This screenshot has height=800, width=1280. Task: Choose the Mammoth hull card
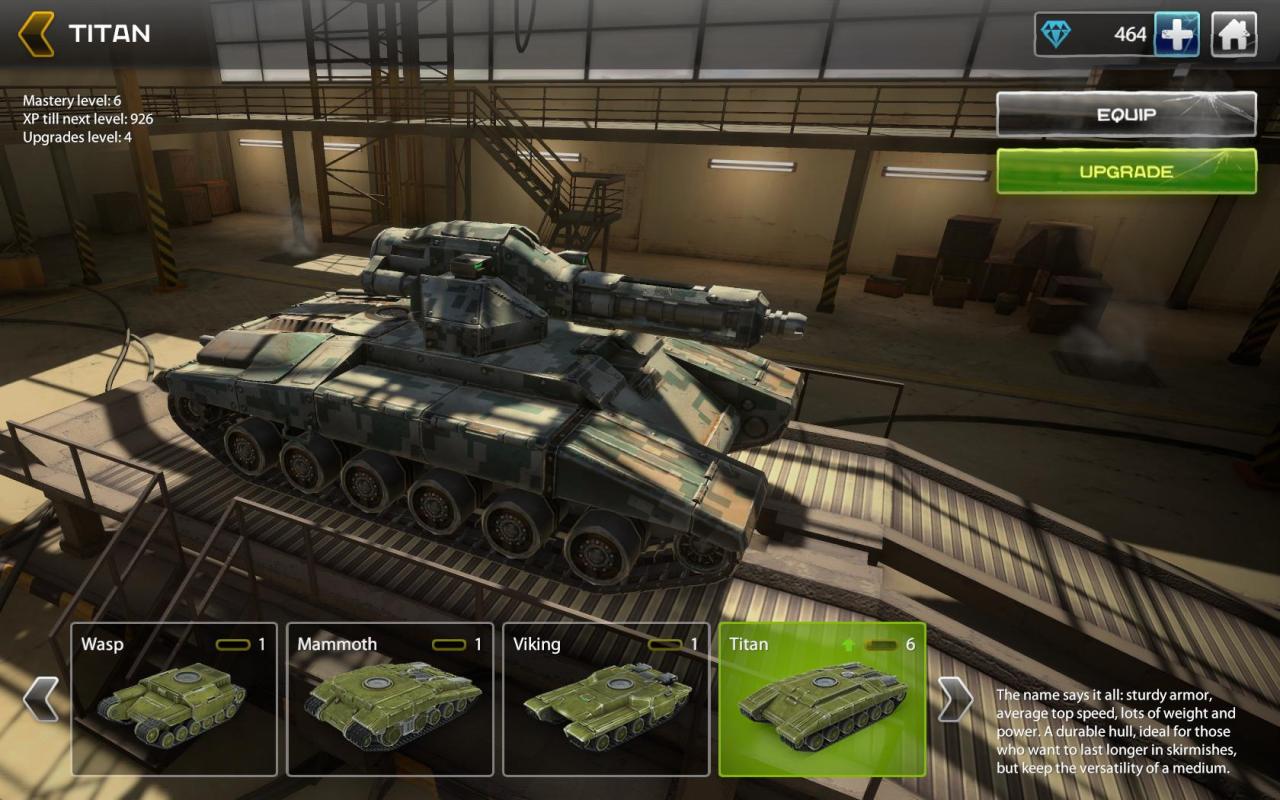pyautogui.click(x=390, y=699)
